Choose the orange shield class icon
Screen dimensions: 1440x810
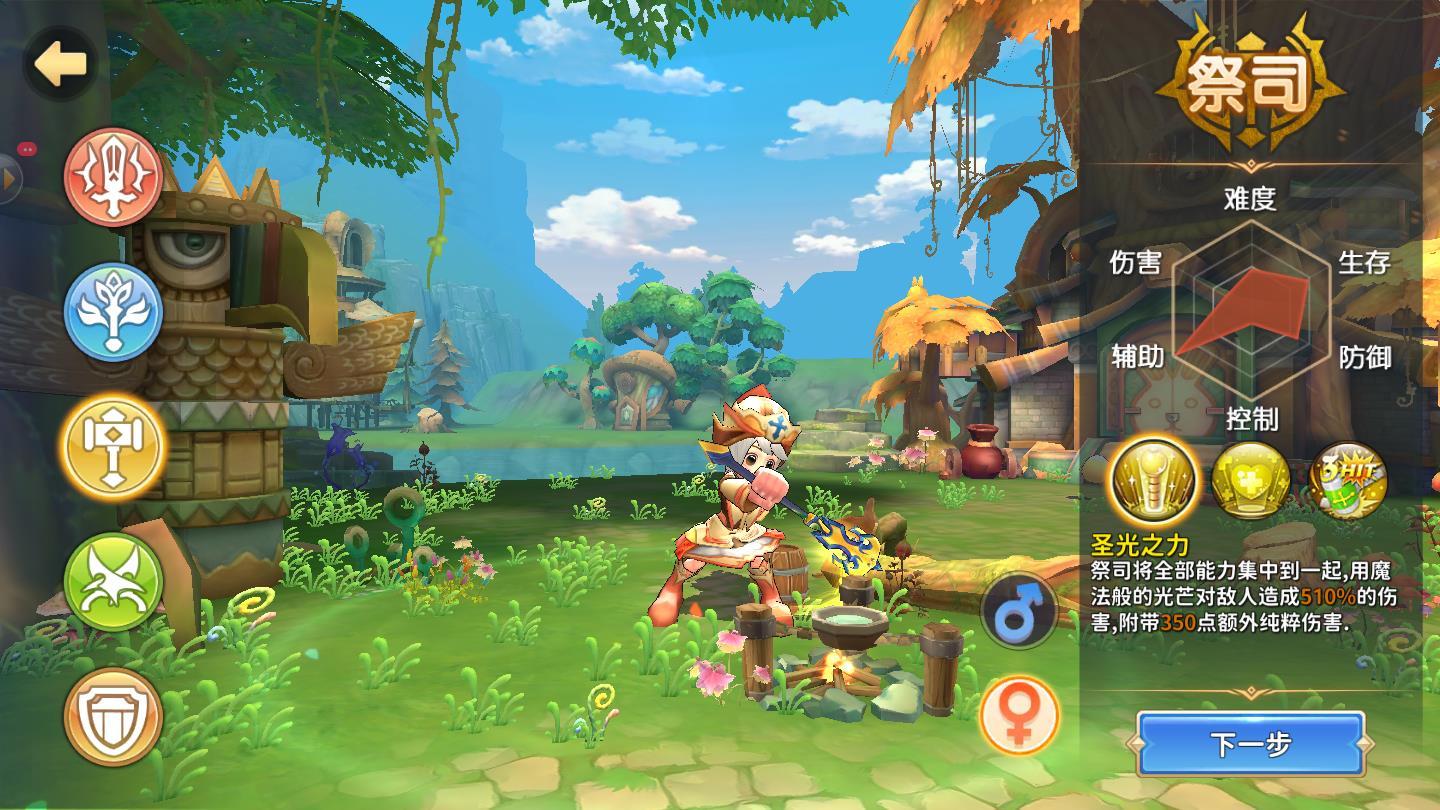coord(113,716)
